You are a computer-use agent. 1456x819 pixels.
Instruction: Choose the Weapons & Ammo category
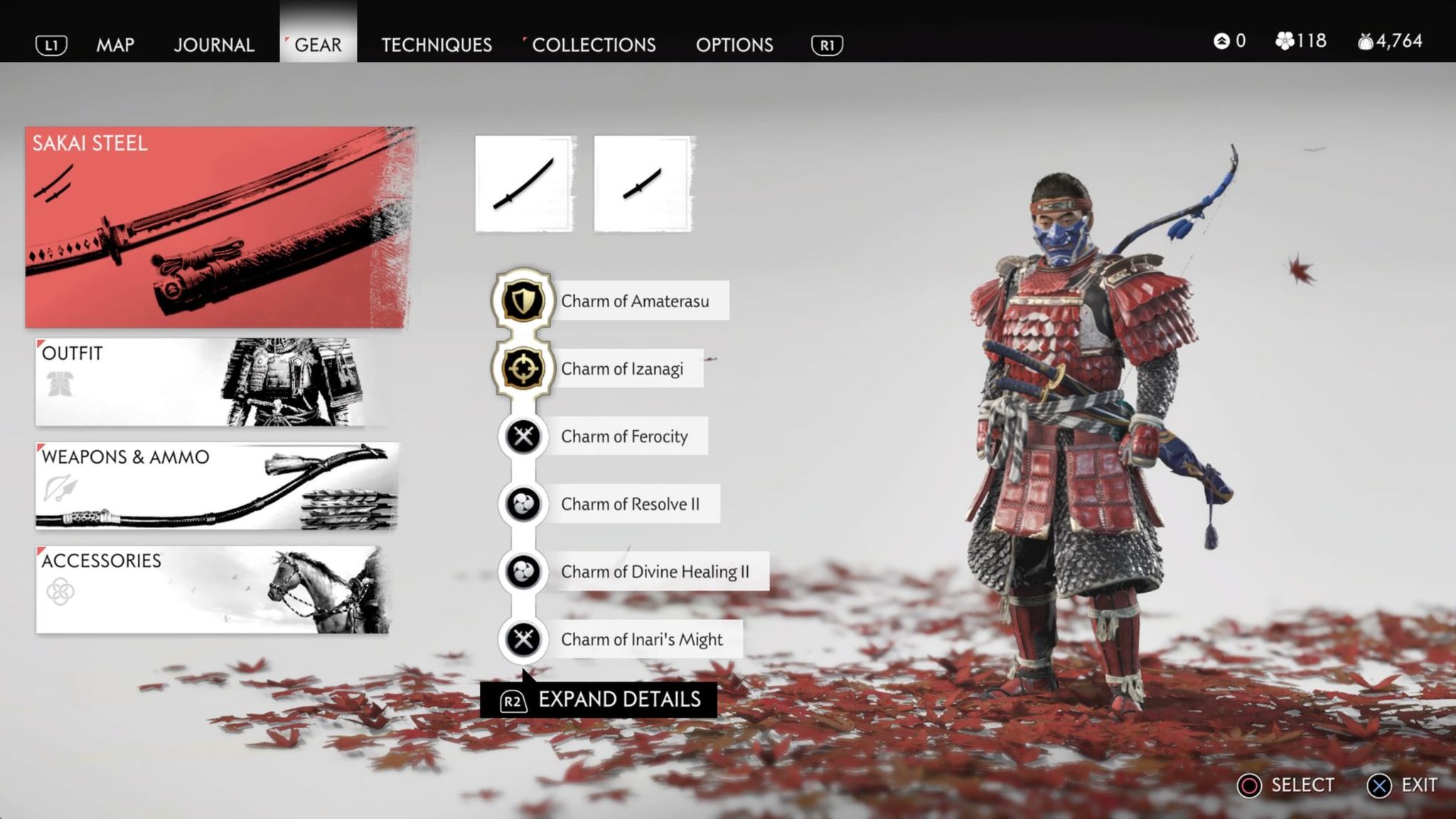216,486
